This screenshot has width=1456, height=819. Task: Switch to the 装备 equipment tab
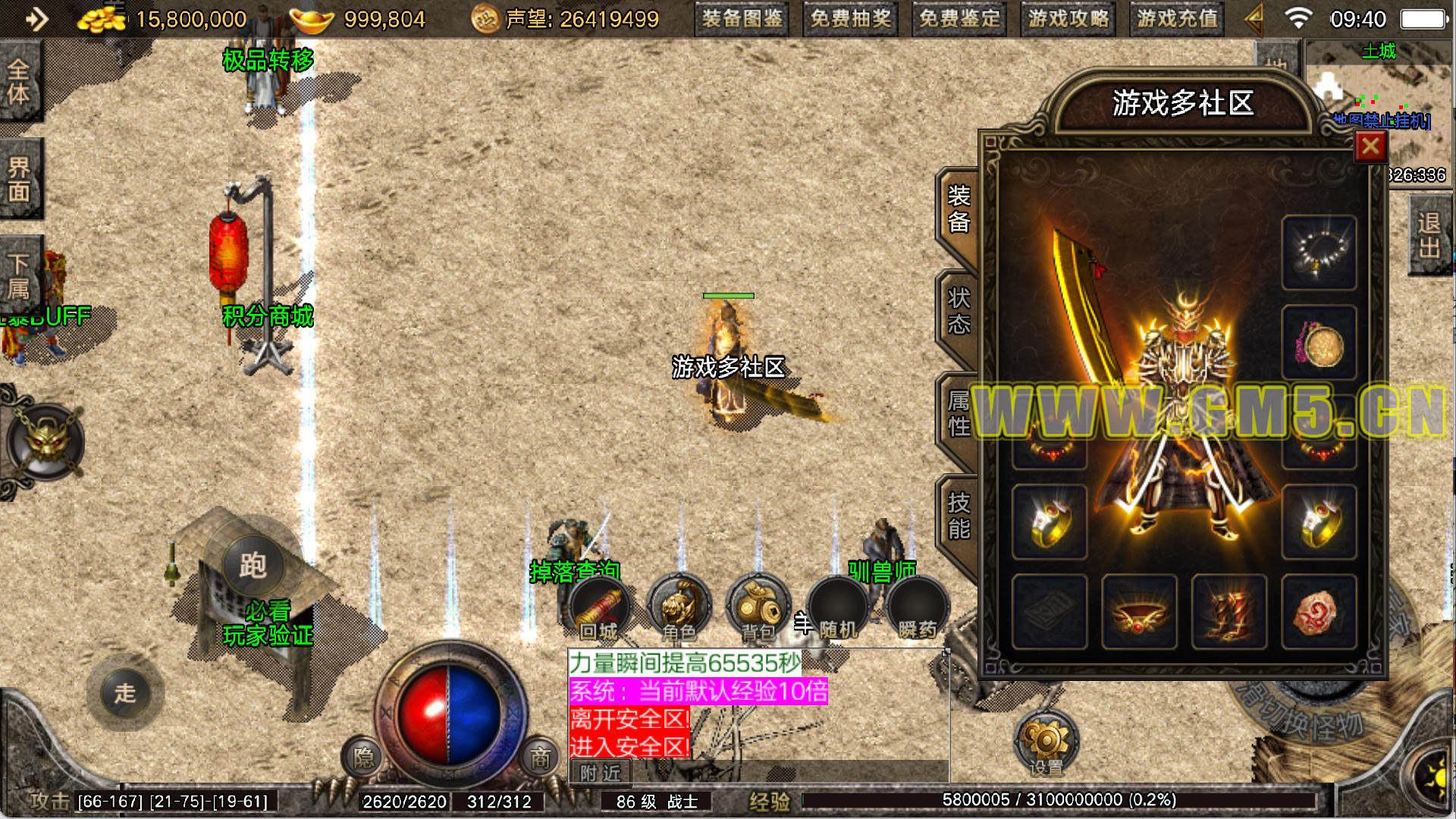959,209
